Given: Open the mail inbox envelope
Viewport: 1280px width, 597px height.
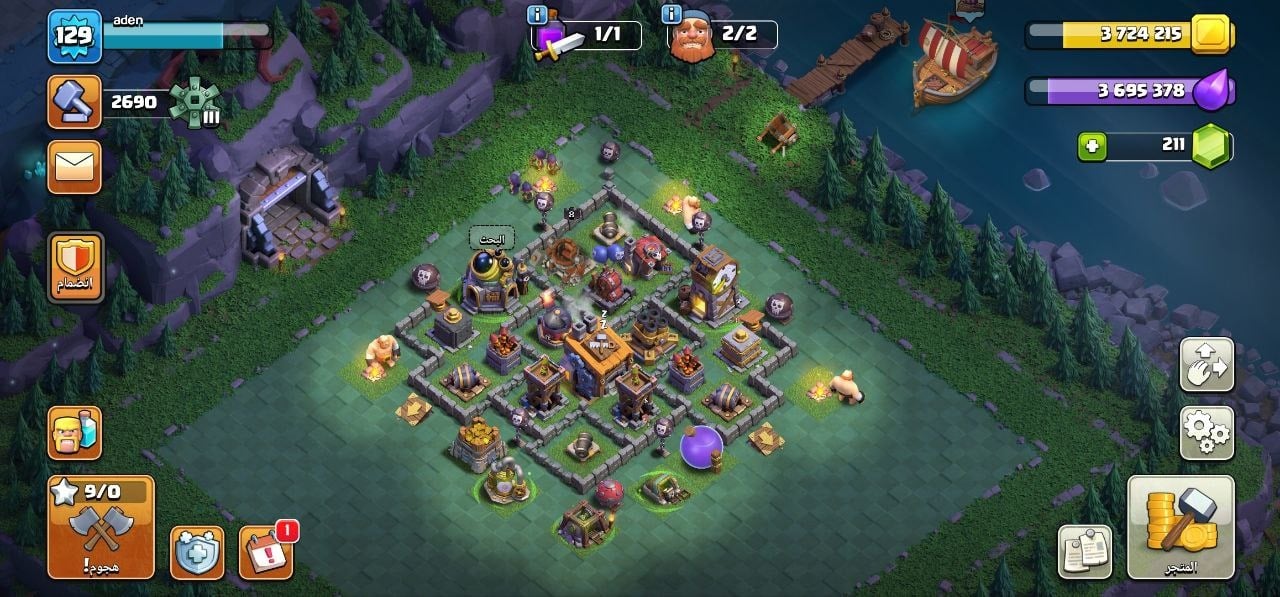Looking at the screenshot, I should (x=74, y=167).
